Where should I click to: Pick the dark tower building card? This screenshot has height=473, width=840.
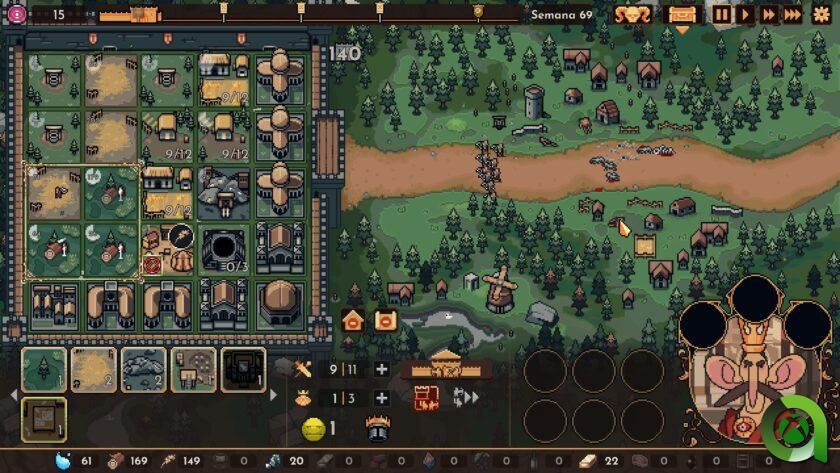[243, 369]
